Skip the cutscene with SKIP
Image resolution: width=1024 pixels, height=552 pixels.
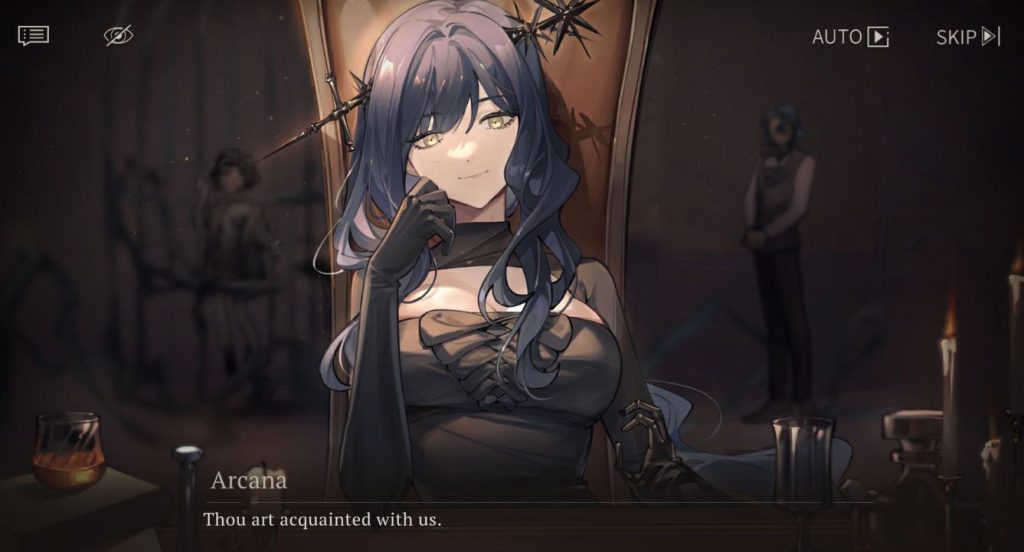[967, 37]
